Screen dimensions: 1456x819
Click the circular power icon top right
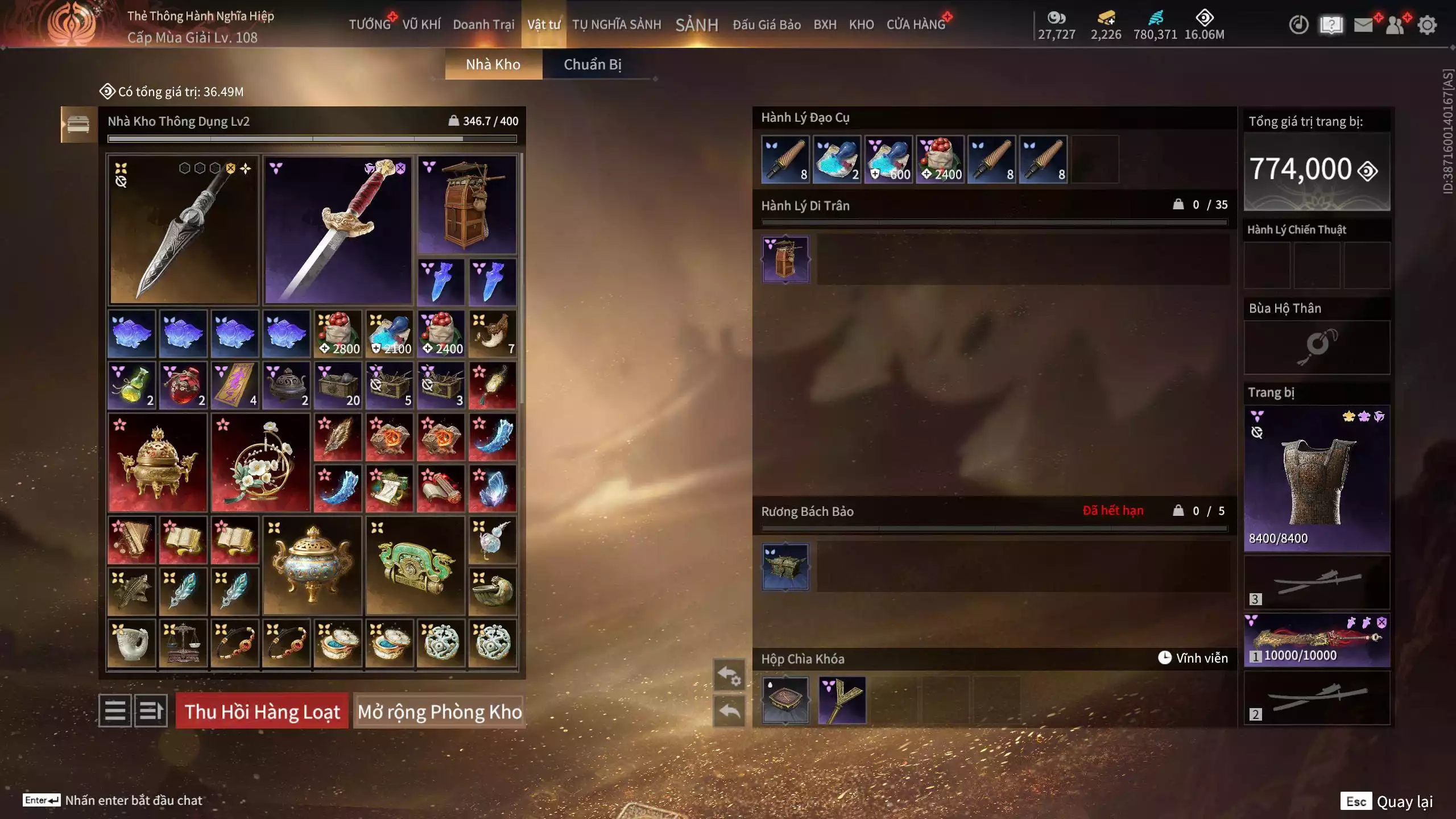point(1300,25)
